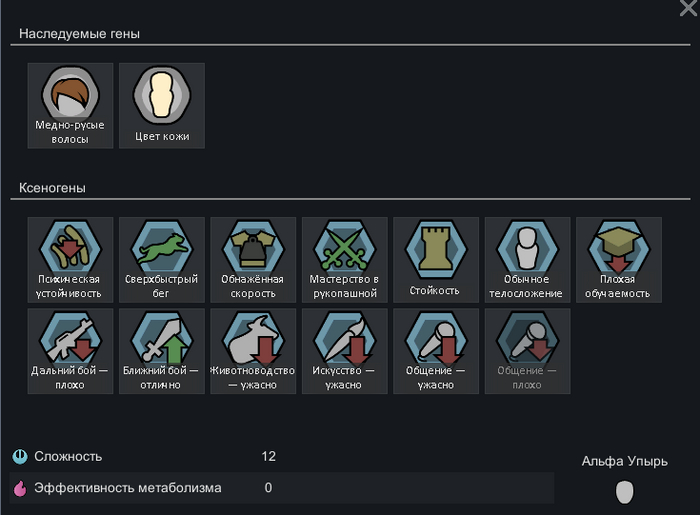Open the Стойкость tower gene
Viewport: 700px width, 515px height.
pos(435,260)
